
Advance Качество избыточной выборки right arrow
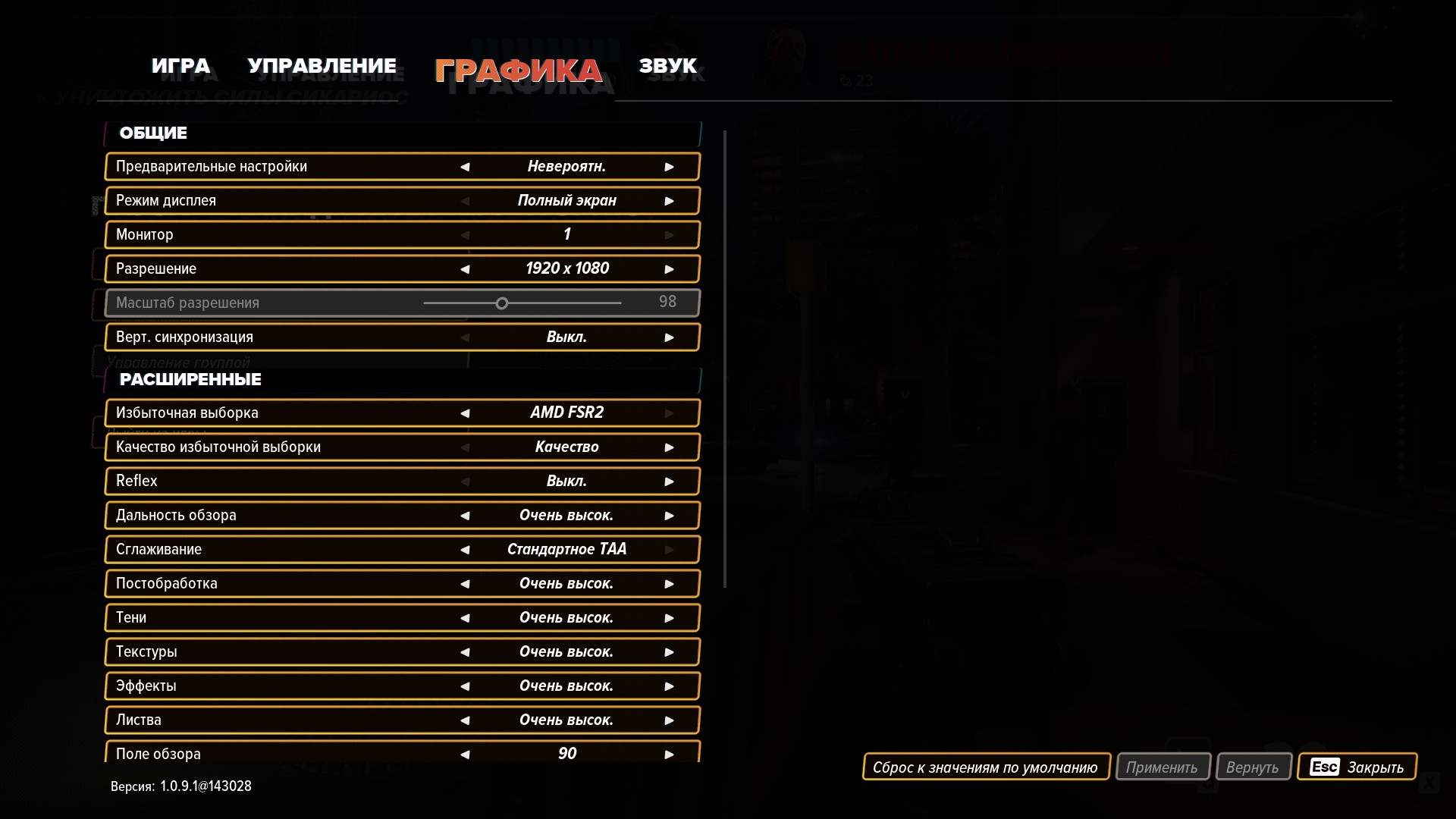tap(669, 447)
